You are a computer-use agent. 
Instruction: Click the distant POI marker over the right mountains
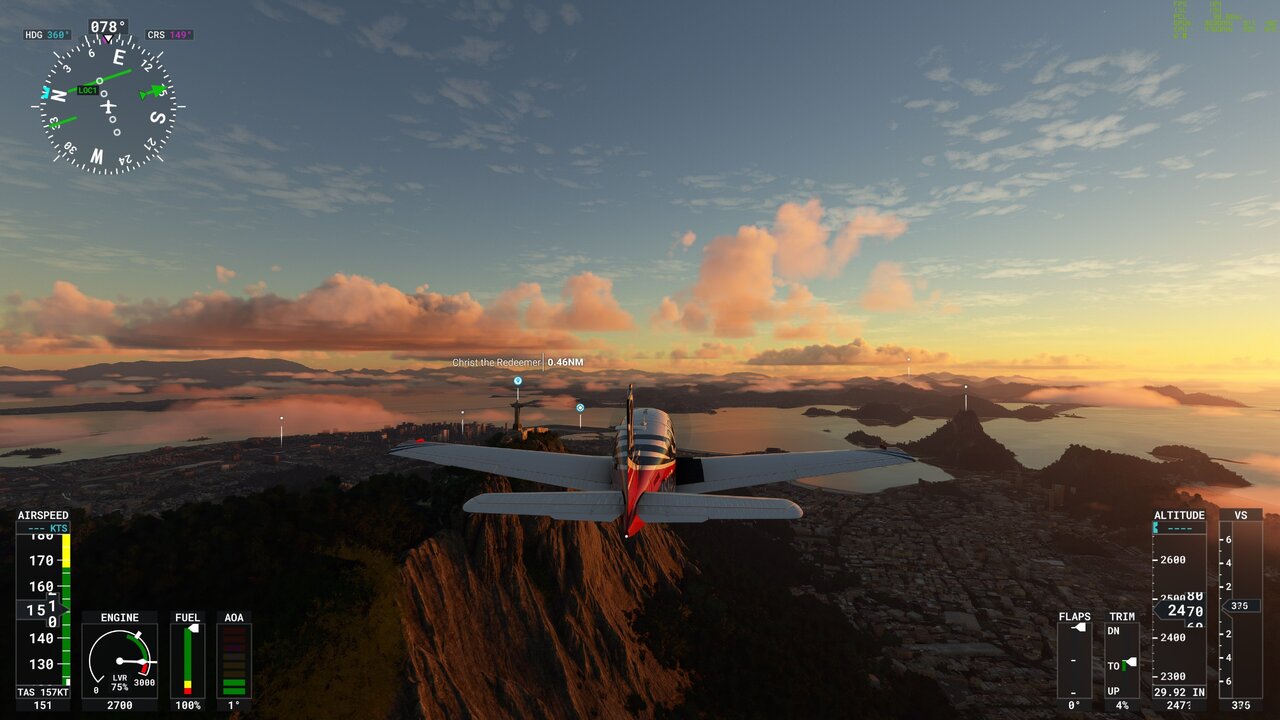(965, 386)
